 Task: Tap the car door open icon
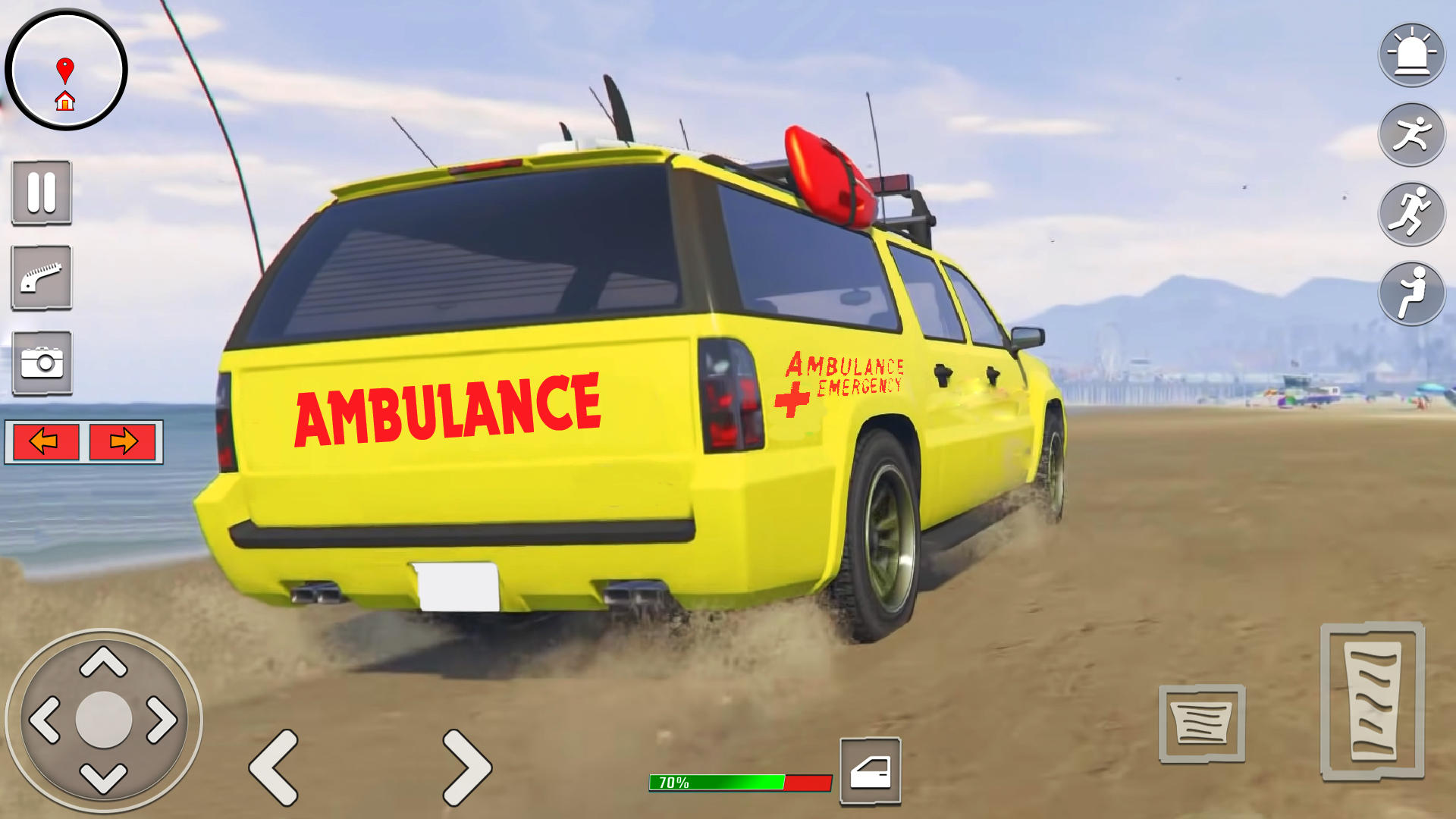click(x=869, y=772)
